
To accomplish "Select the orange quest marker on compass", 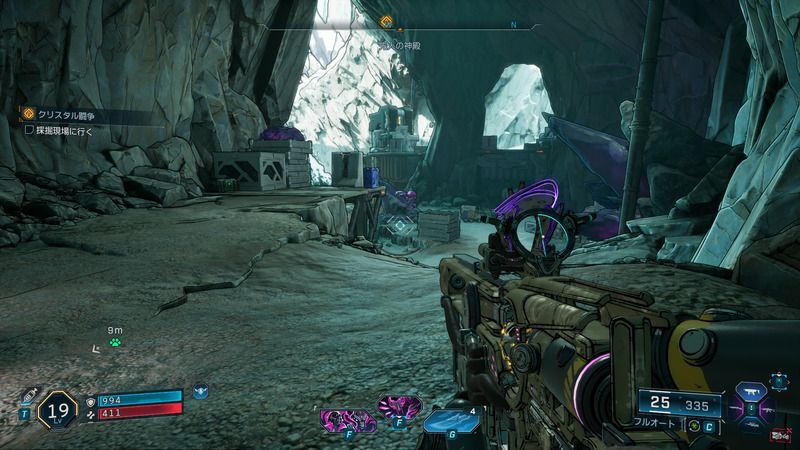I will [x=399, y=20].
